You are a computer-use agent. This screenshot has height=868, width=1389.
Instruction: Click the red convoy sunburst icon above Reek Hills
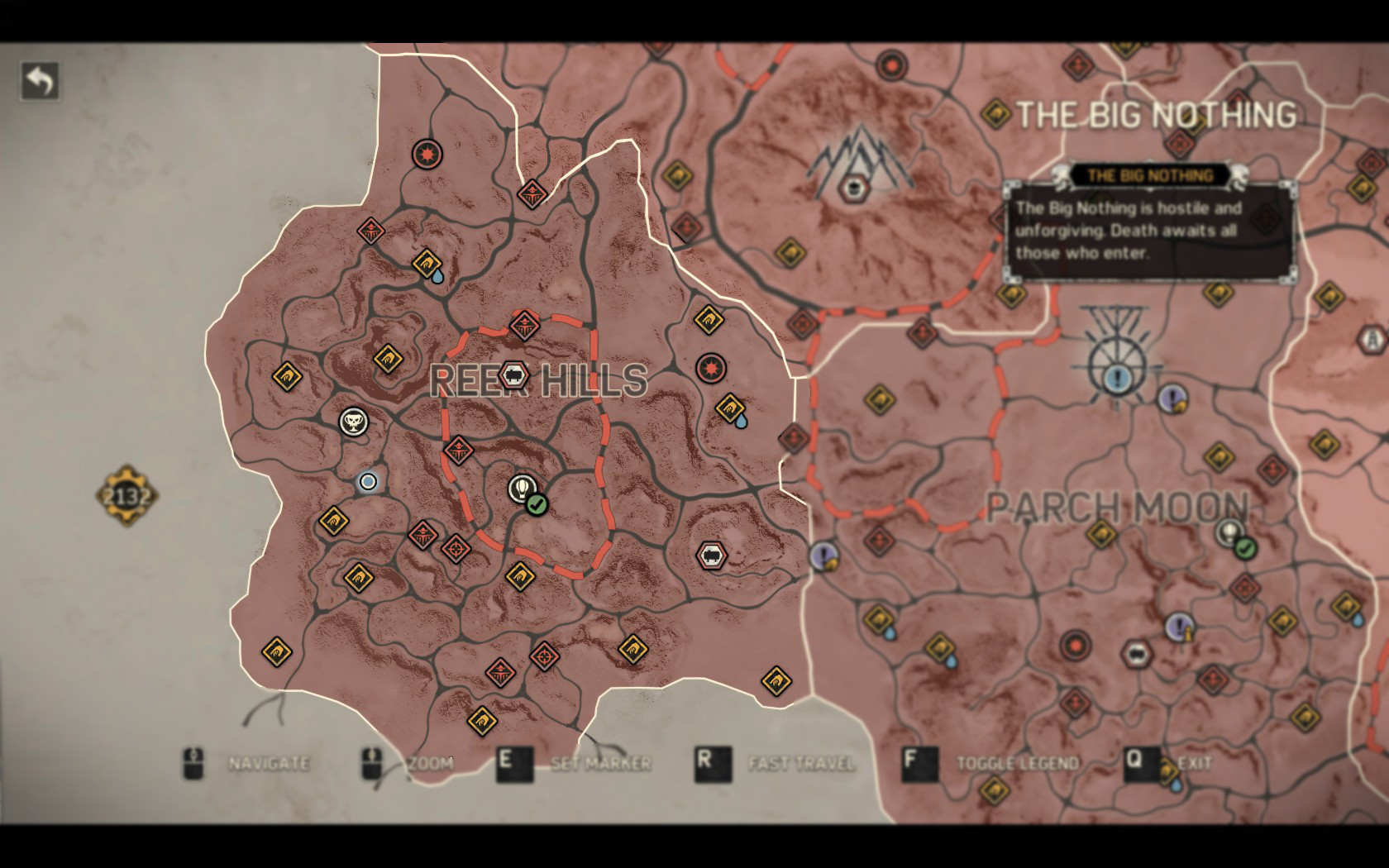tap(426, 152)
